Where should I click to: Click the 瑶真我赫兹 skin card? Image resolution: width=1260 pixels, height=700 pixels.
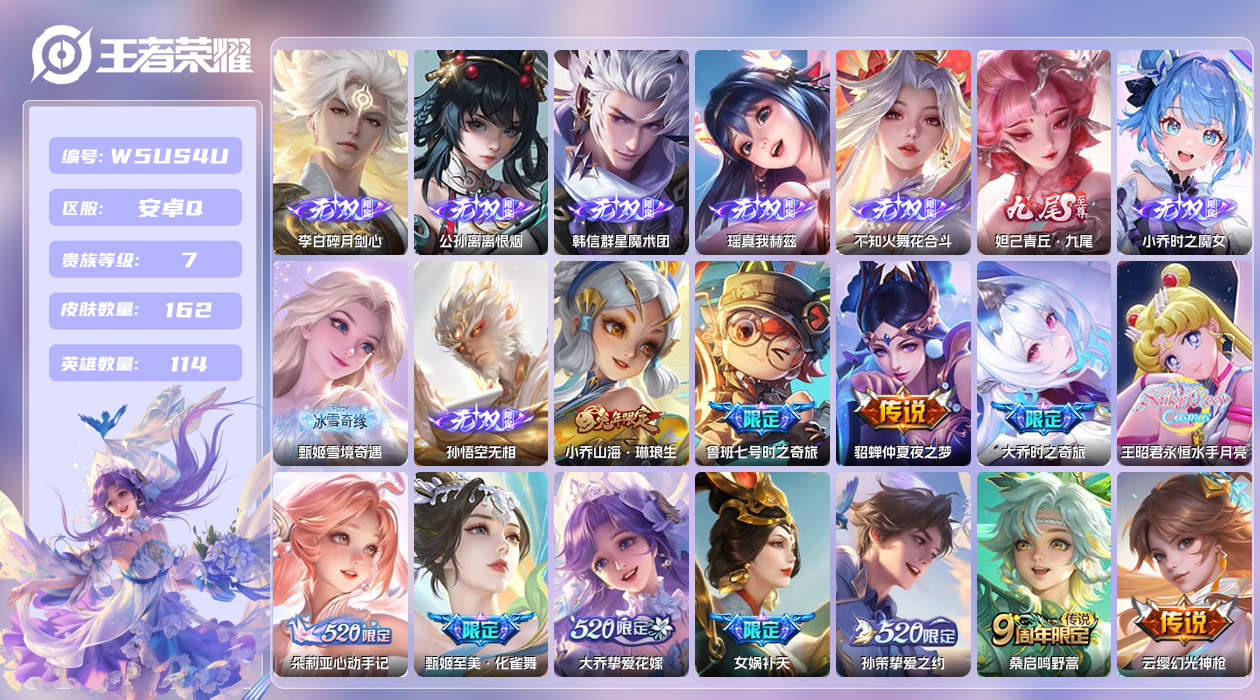pos(762,152)
